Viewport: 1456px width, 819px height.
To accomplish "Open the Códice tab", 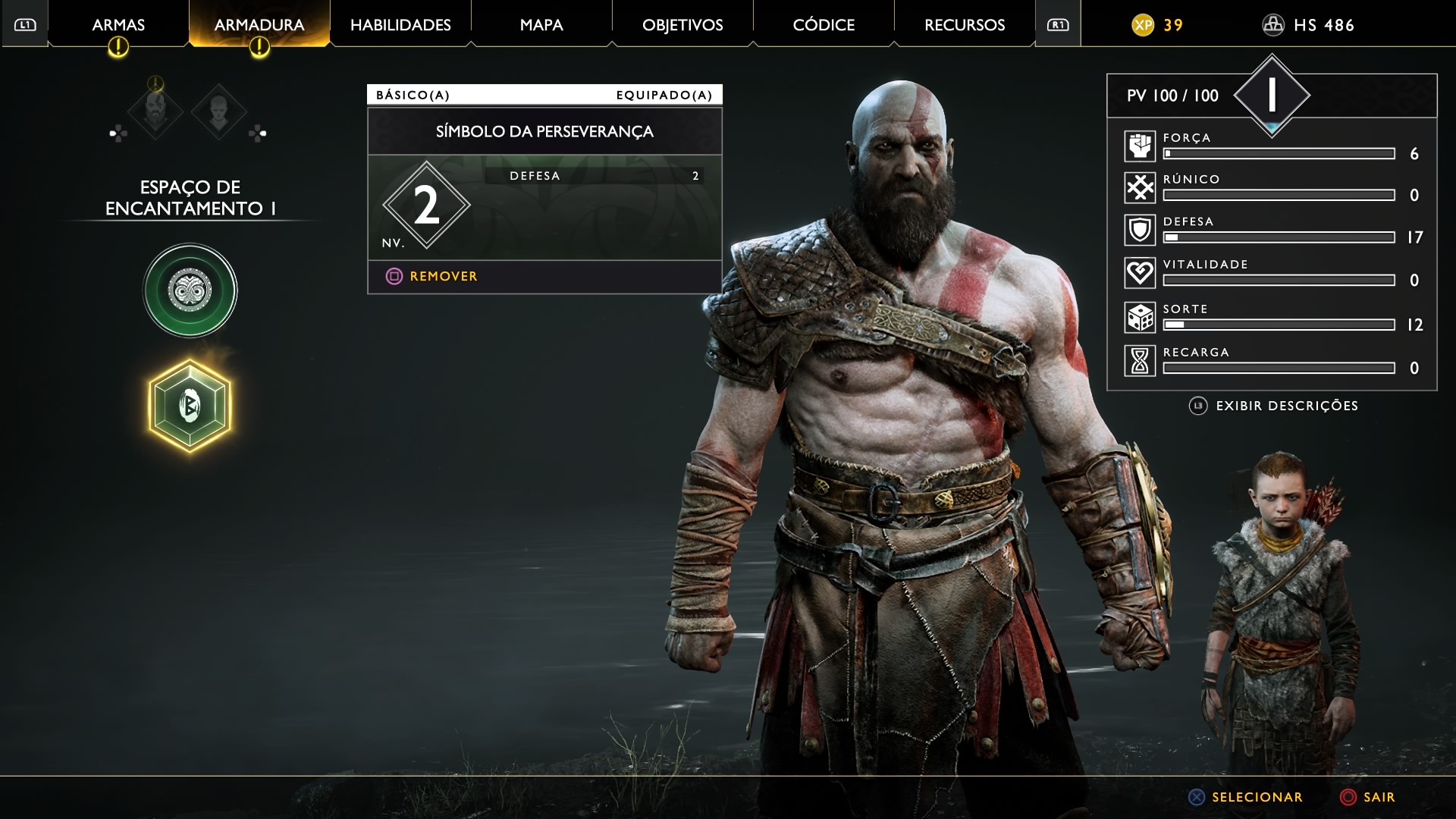I will tap(824, 25).
